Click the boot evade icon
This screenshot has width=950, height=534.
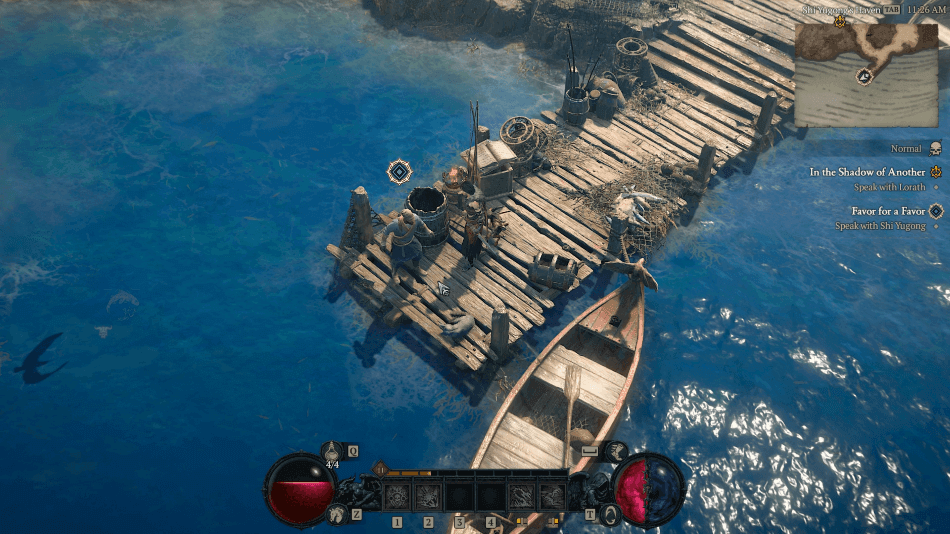tap(616, 451)
